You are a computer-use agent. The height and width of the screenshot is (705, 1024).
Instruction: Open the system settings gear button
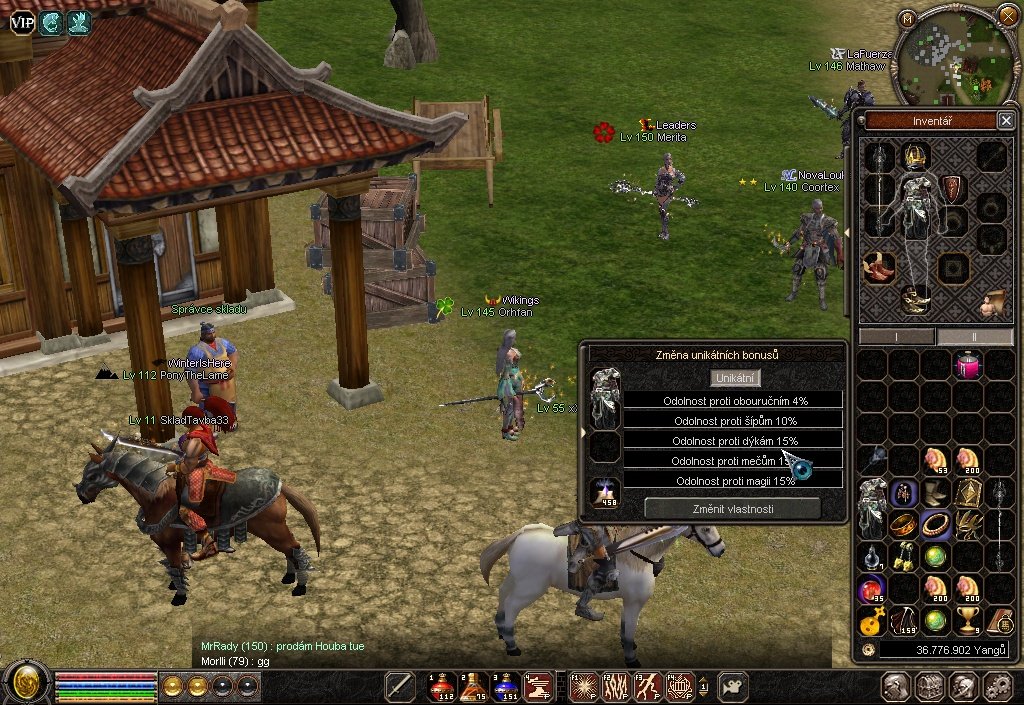coord(997,686)
